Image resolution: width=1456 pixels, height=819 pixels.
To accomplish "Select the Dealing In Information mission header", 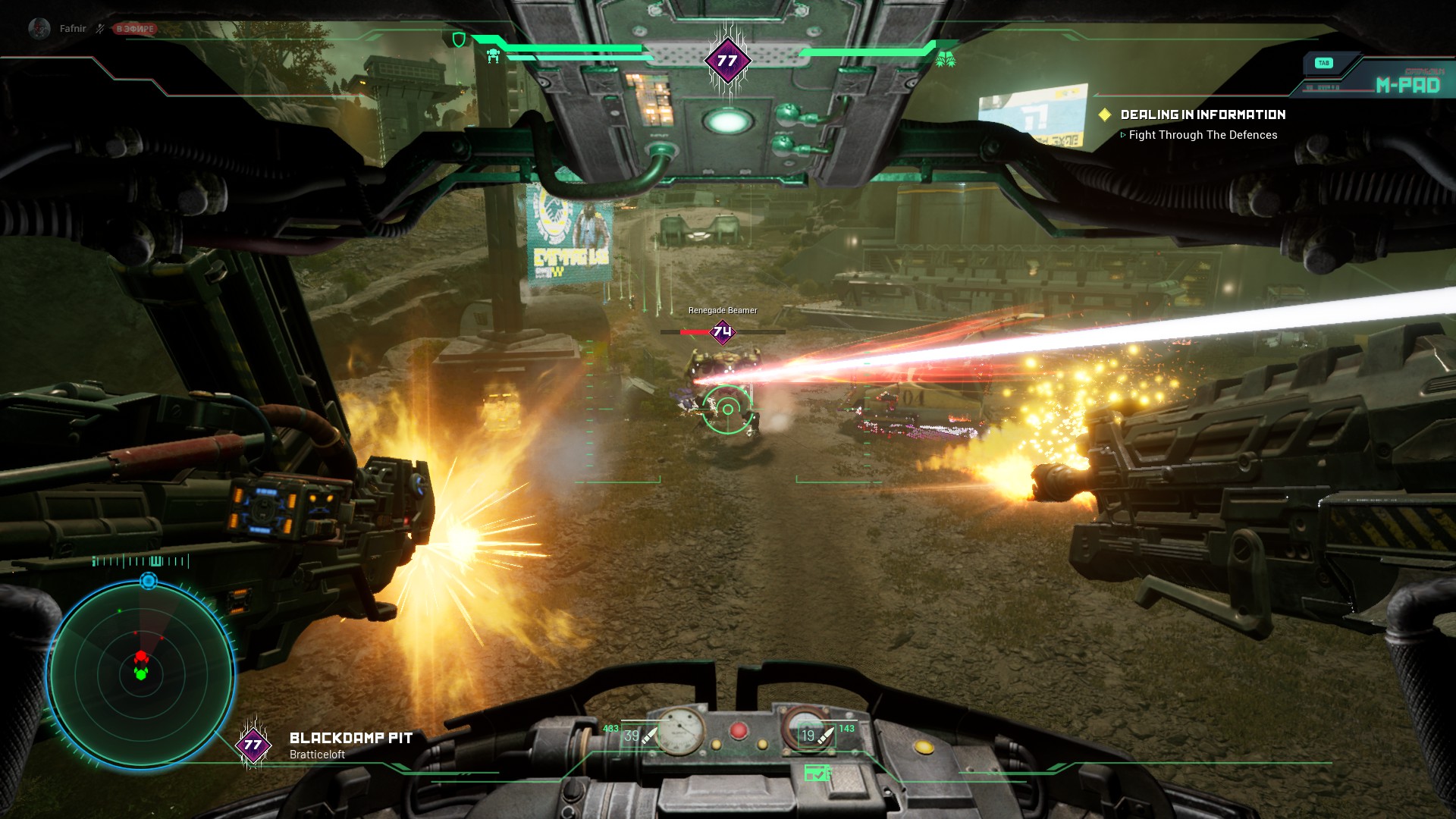I will (1202, 115).
